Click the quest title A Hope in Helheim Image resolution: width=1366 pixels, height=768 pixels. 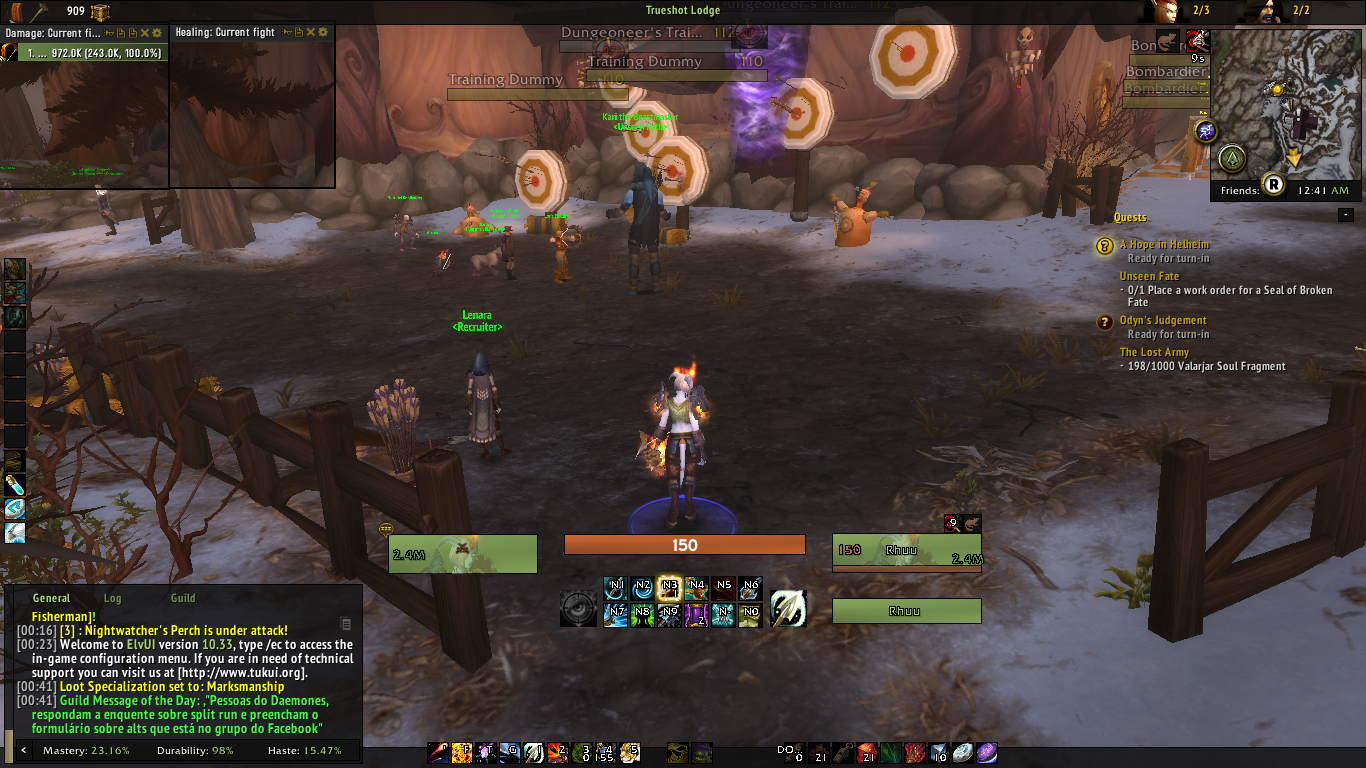coord(1167,244)
